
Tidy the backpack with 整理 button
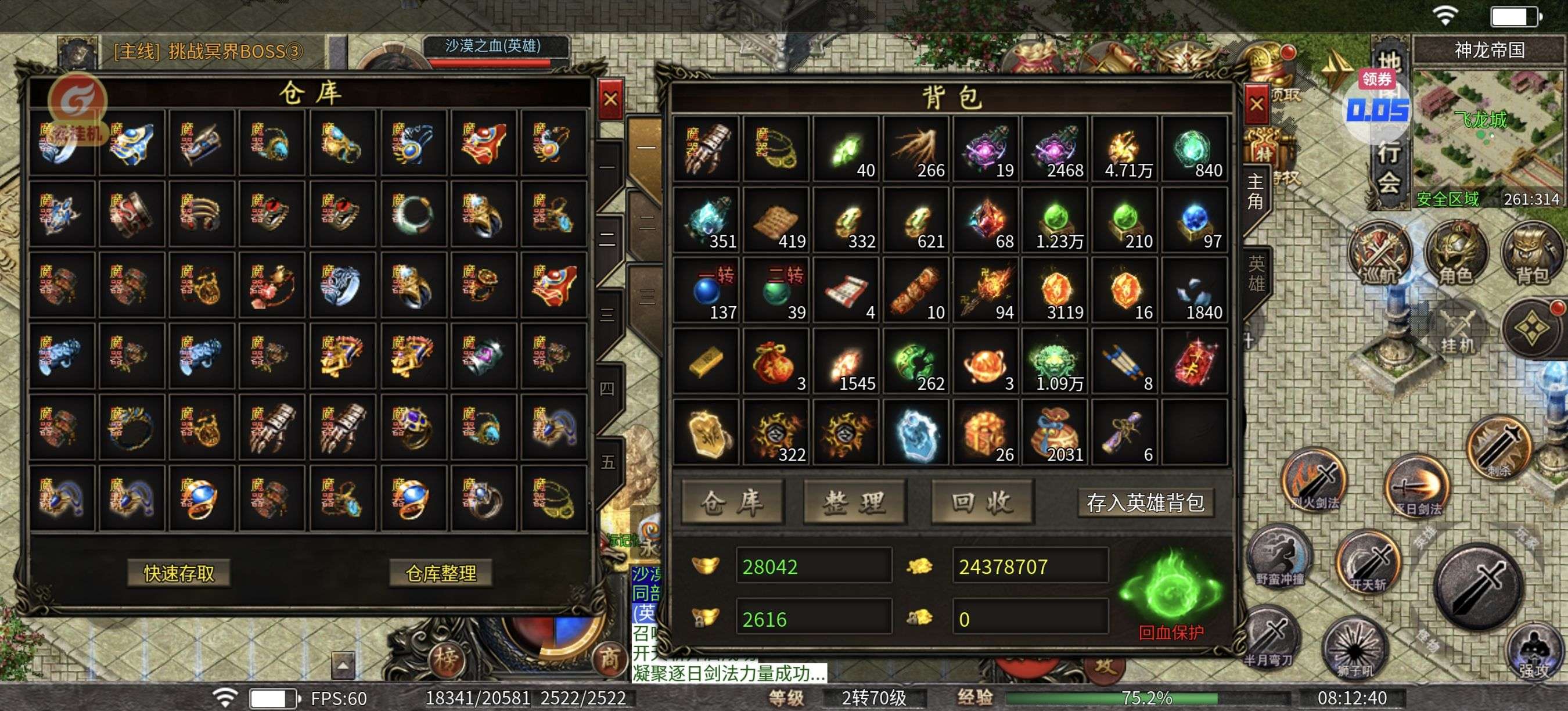855,502
